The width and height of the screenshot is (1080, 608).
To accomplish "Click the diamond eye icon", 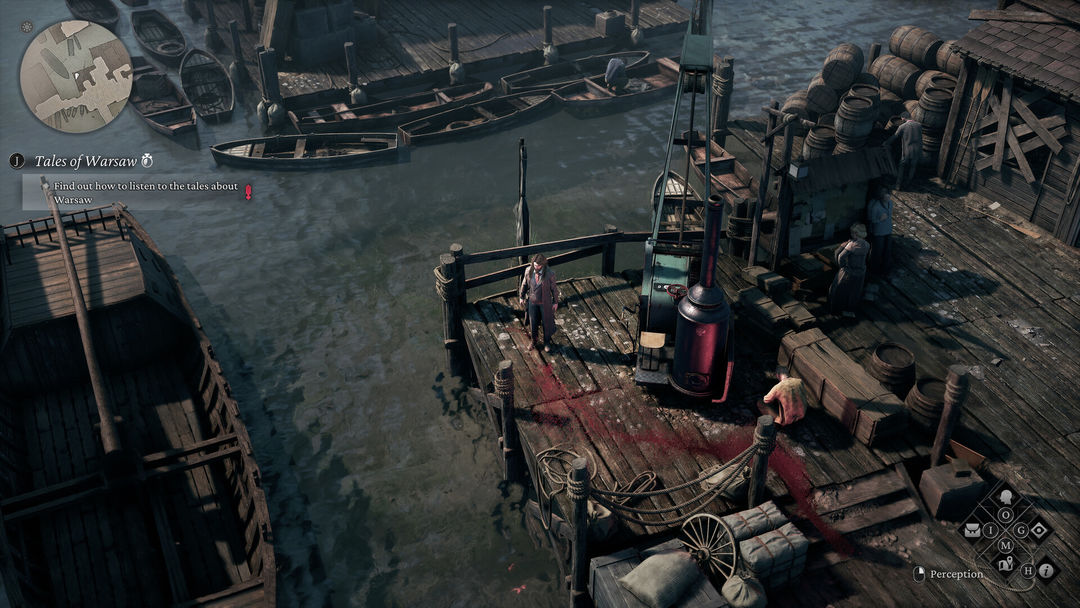I will click(x=1037, y=530).
